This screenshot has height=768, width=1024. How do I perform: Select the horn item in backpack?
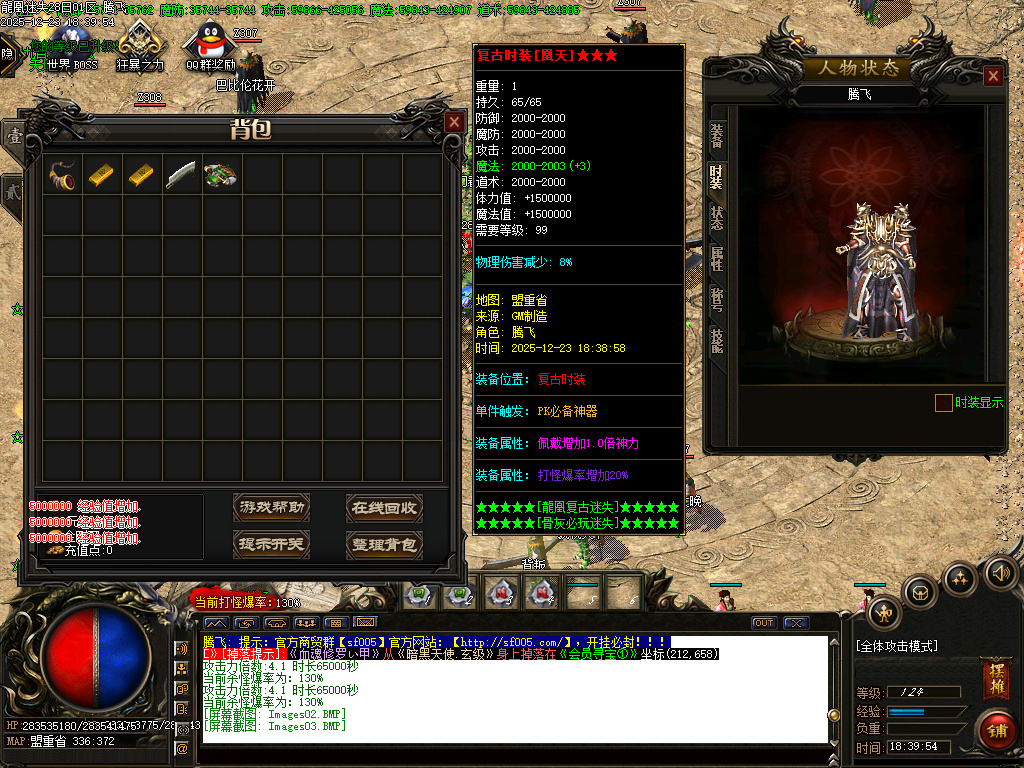pos(62,174)
